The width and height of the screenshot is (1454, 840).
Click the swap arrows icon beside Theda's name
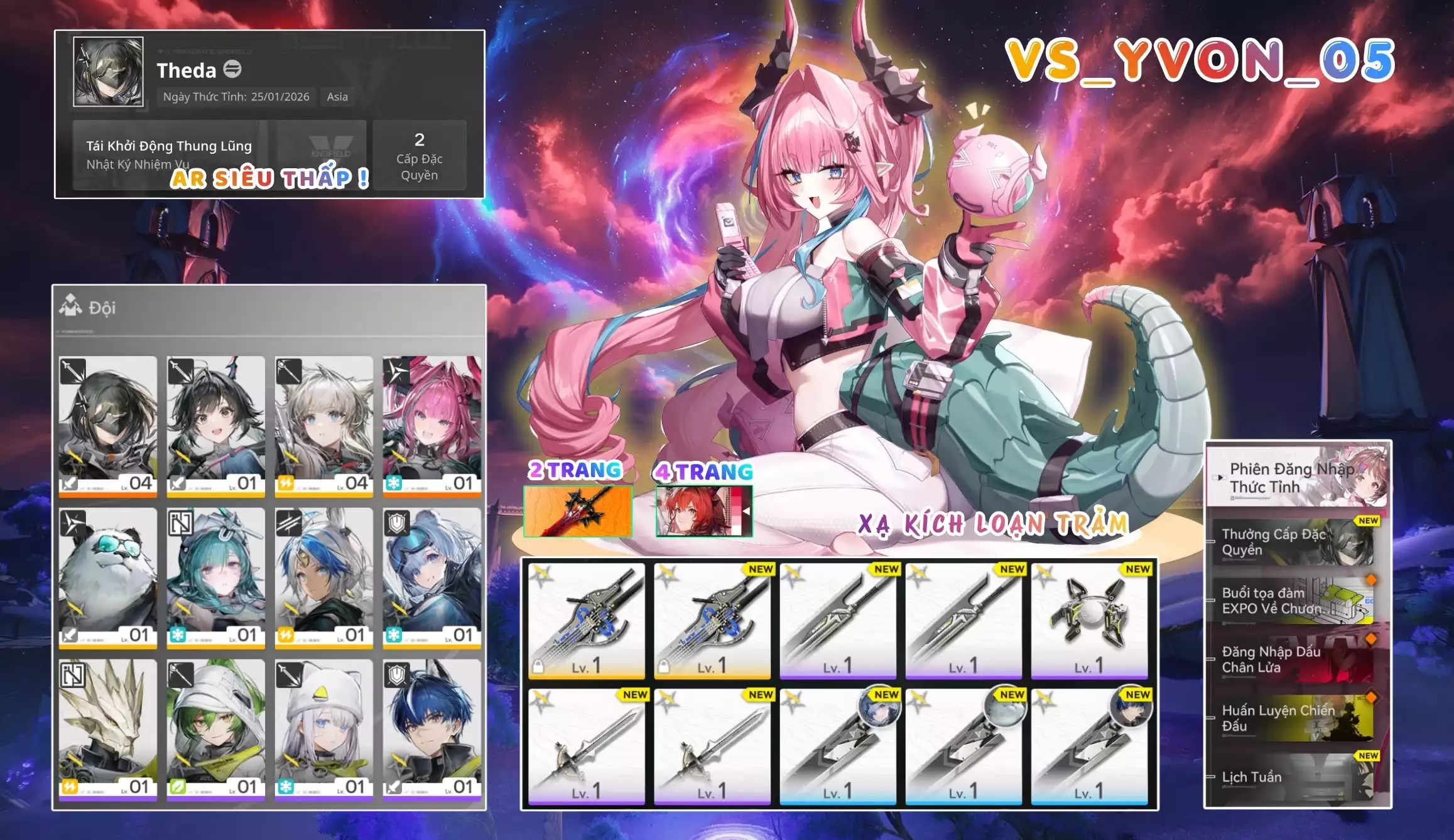233,72
